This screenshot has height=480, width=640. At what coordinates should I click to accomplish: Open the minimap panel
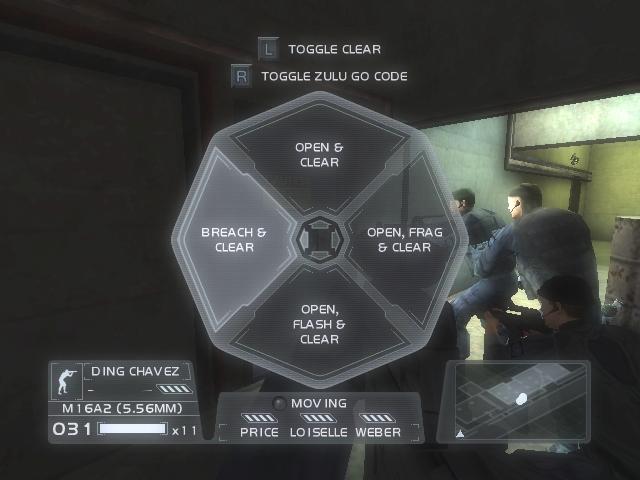click(517, 400)
